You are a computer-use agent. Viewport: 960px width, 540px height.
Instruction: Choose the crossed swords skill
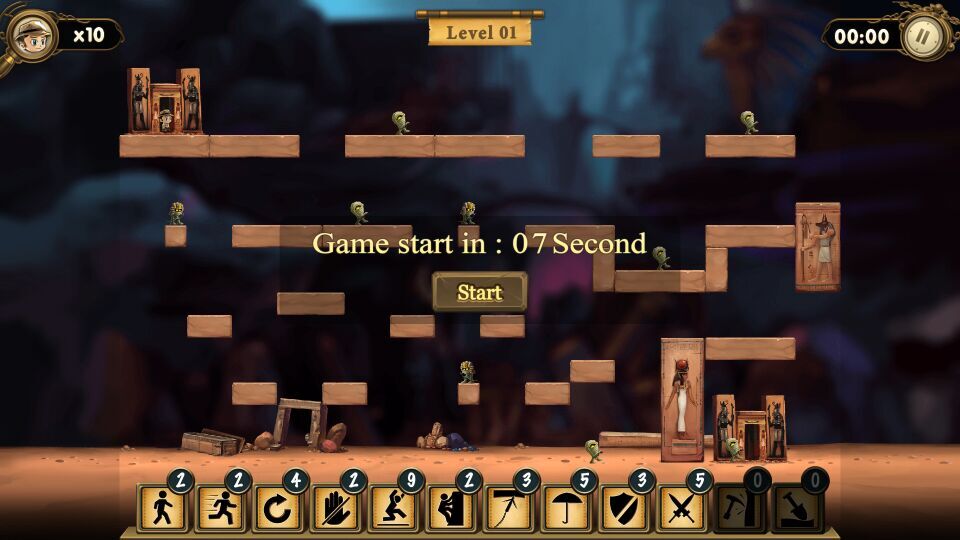pos(681,509)
